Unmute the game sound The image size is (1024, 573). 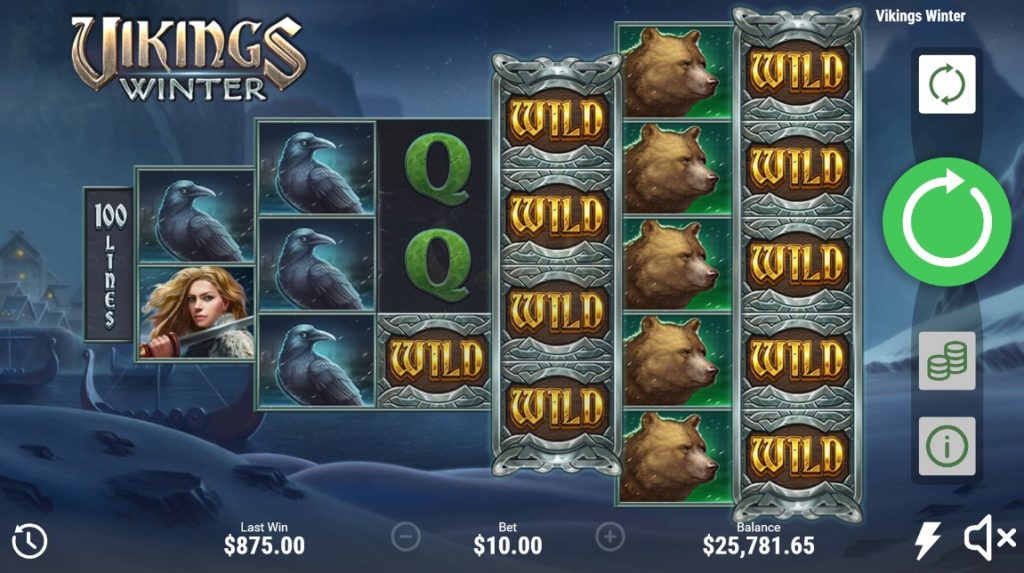tap(988, 541)
